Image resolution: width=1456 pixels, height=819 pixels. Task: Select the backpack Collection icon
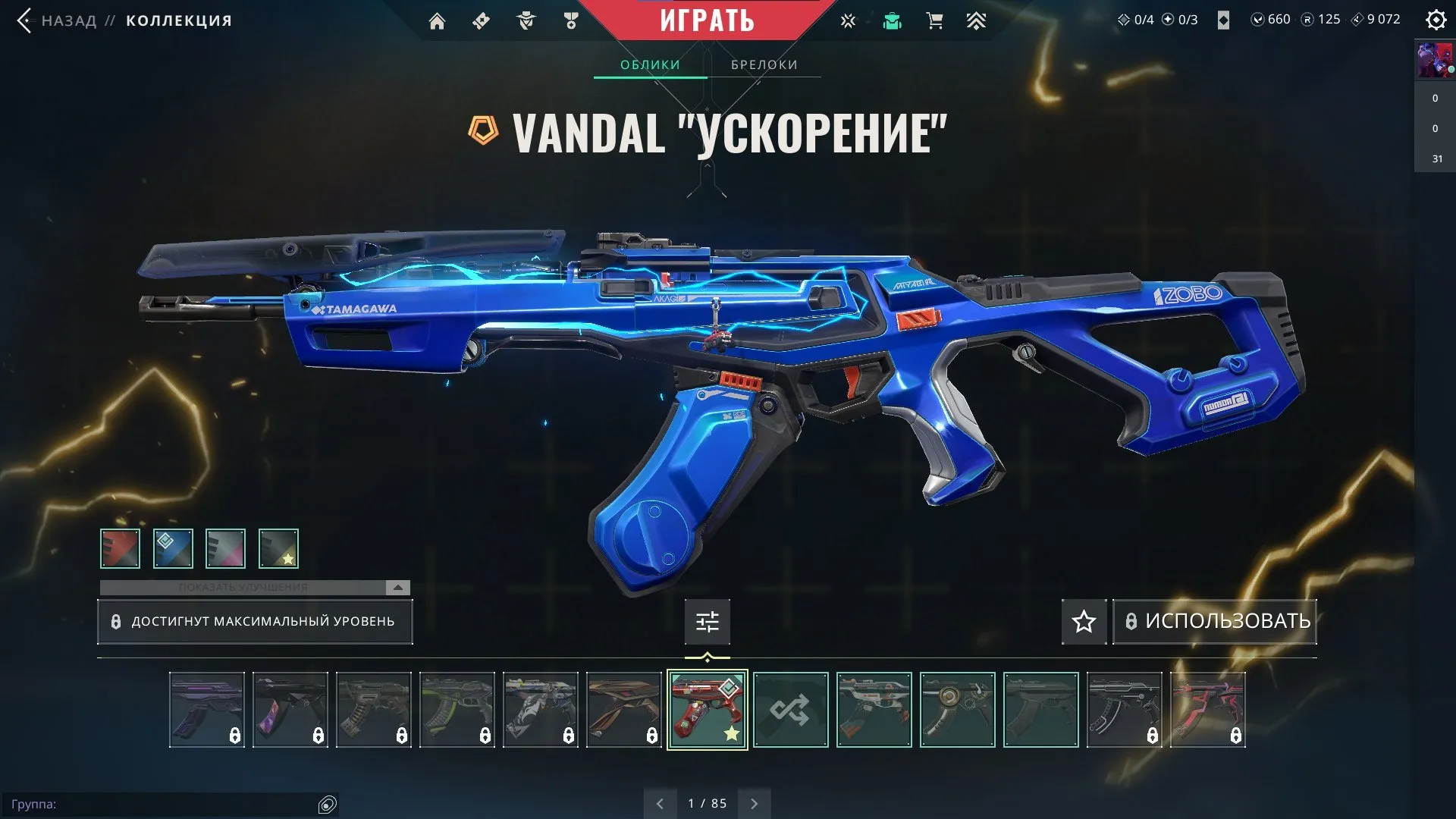[893, 20]
